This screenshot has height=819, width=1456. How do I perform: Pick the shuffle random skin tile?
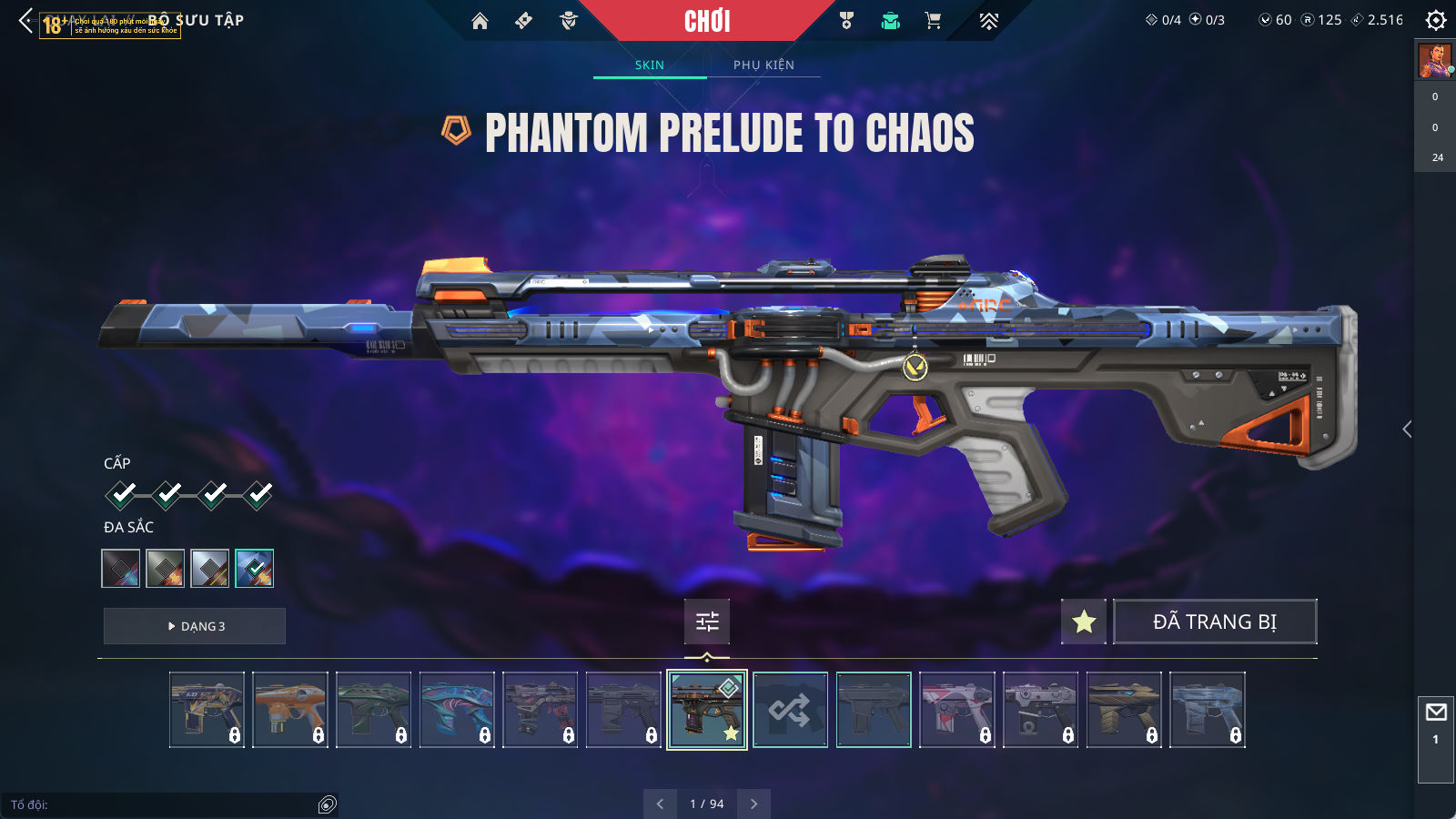[x=790, y=710]
